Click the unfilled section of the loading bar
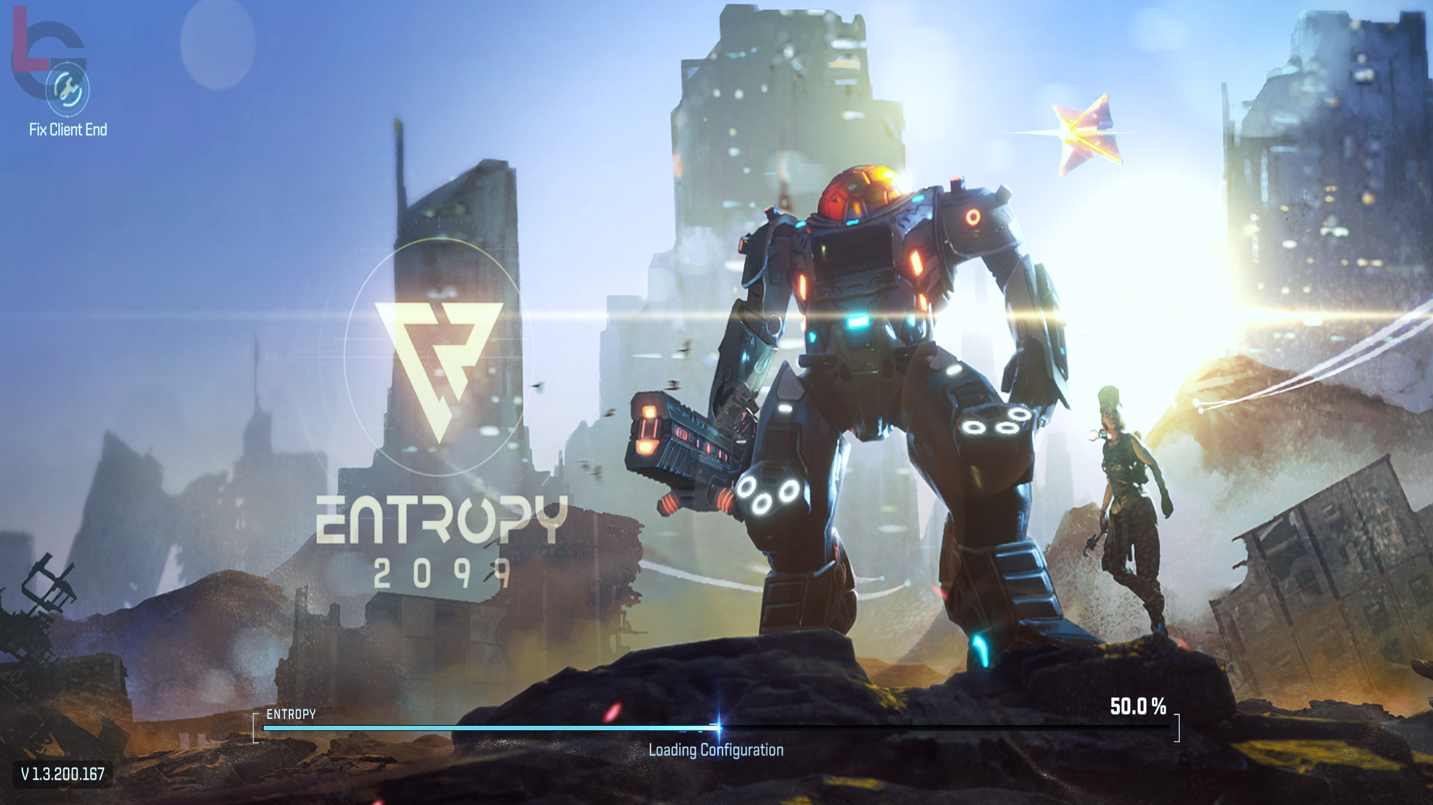 (x=950, y=727)
